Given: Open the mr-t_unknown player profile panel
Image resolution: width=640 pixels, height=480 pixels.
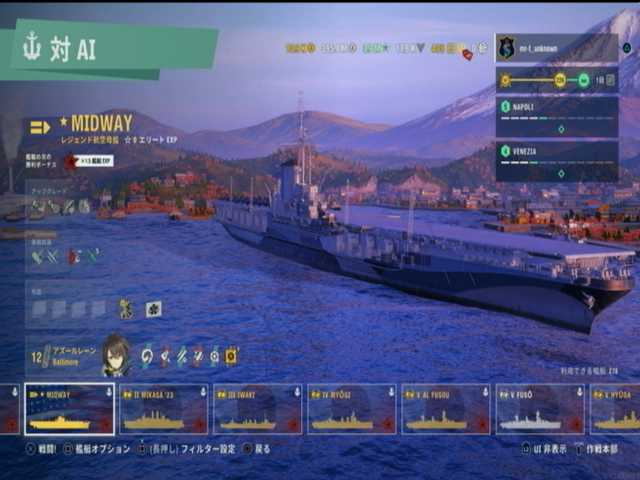Looking at the screenshot, I should click(556, 48).
